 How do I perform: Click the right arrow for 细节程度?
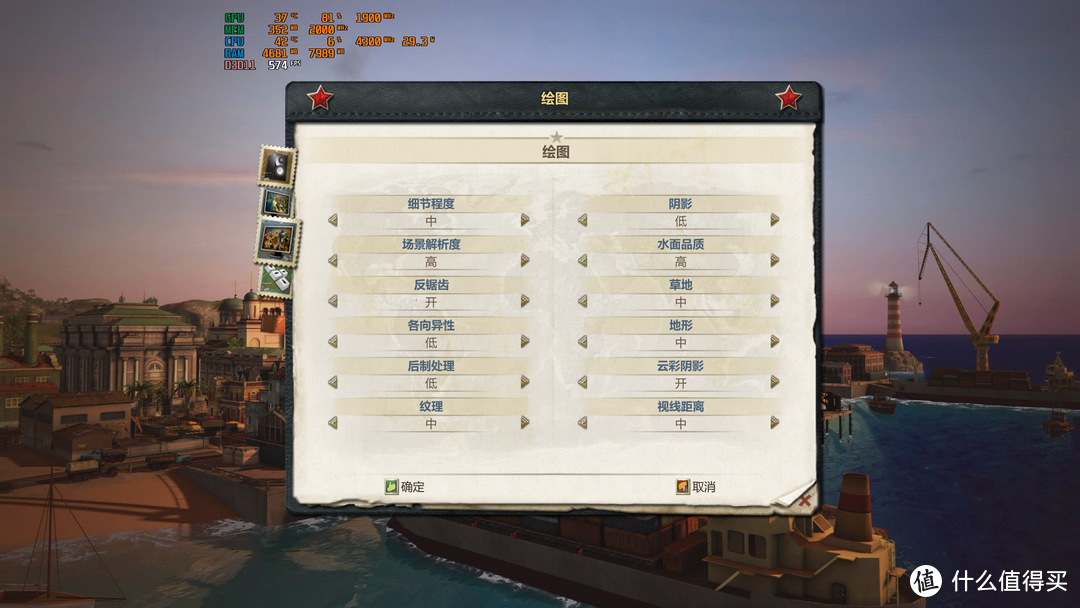tap(525, 220)
